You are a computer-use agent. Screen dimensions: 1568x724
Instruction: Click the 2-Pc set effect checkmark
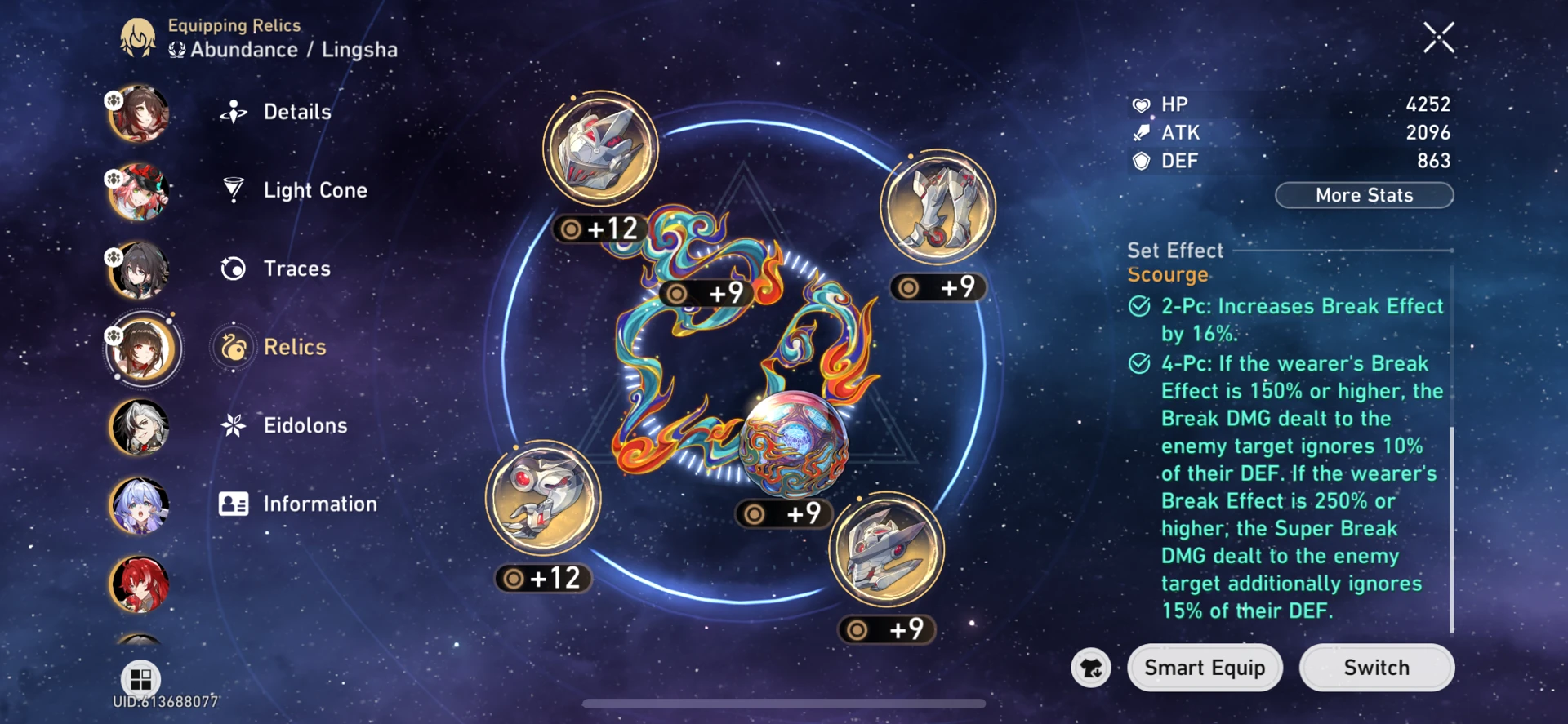tap(1138, 306)
